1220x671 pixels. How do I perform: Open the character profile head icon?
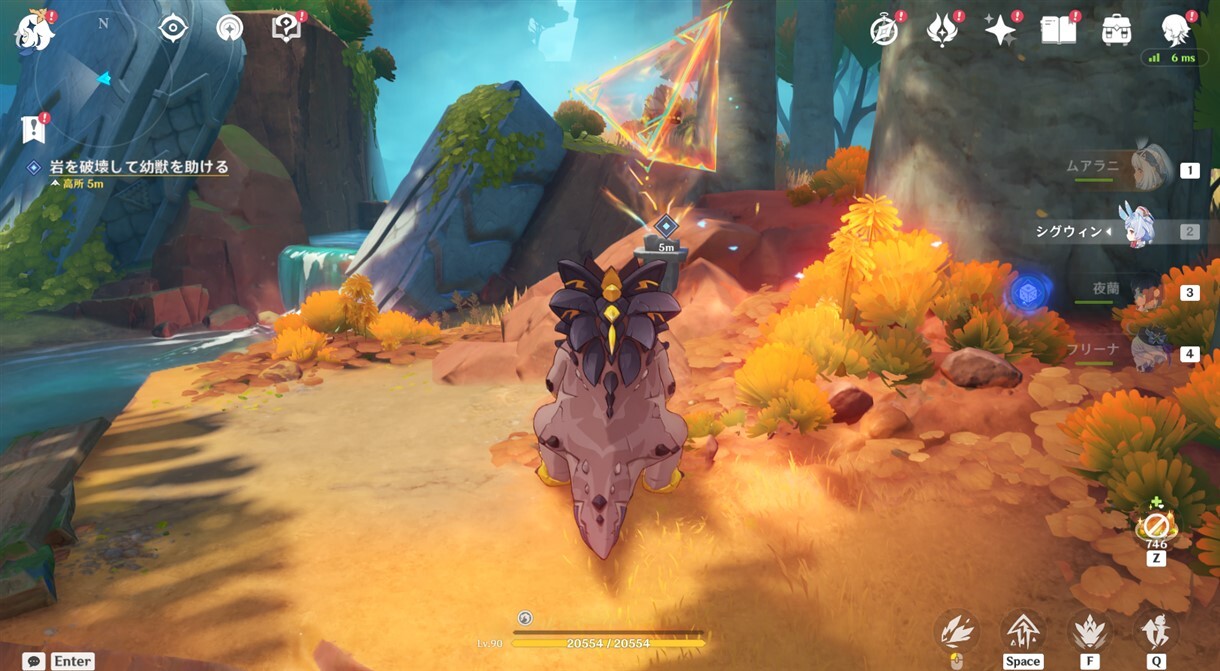point(1175,31)
